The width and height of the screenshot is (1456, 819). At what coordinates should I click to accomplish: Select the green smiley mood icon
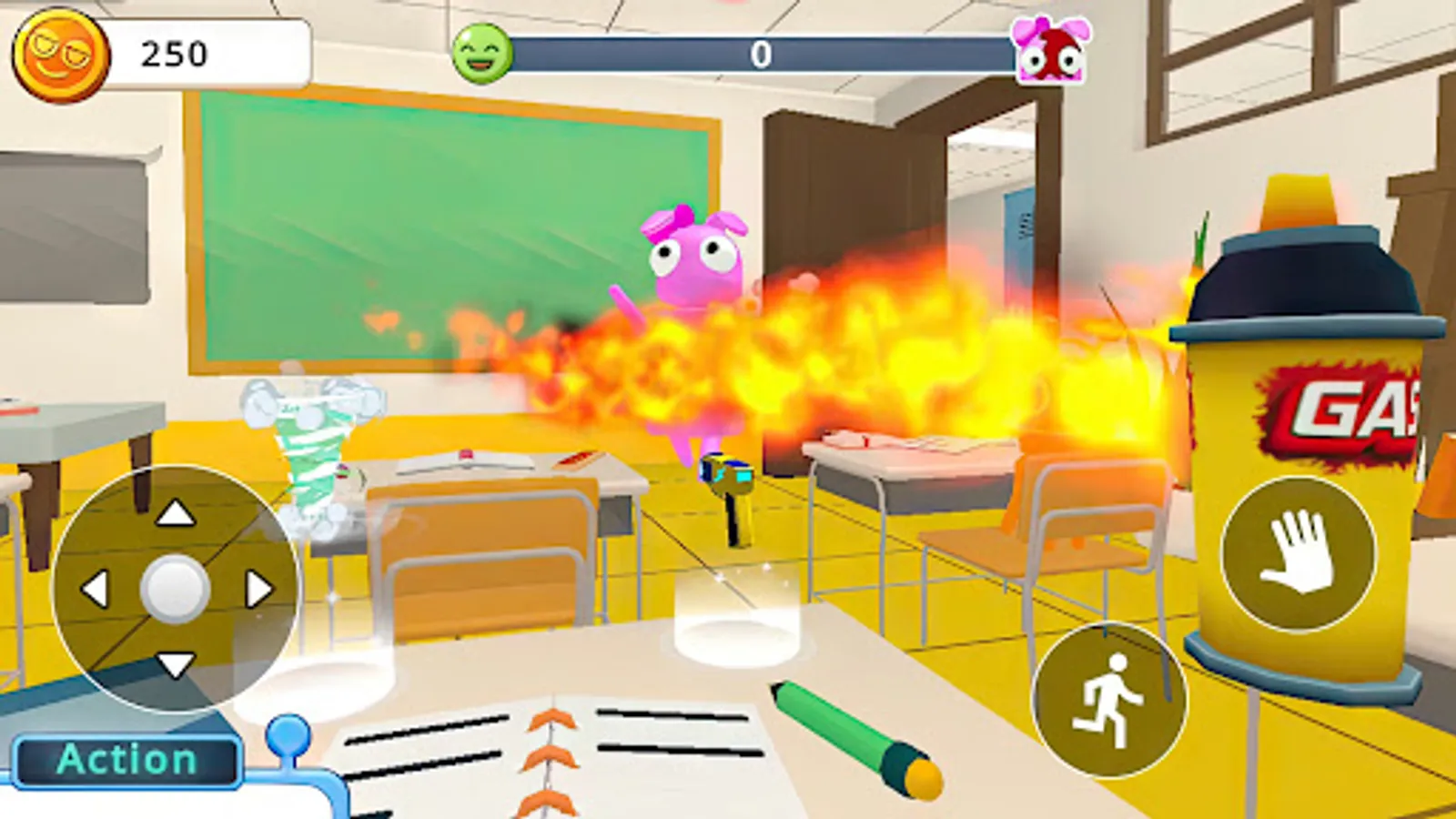point(480,53)
